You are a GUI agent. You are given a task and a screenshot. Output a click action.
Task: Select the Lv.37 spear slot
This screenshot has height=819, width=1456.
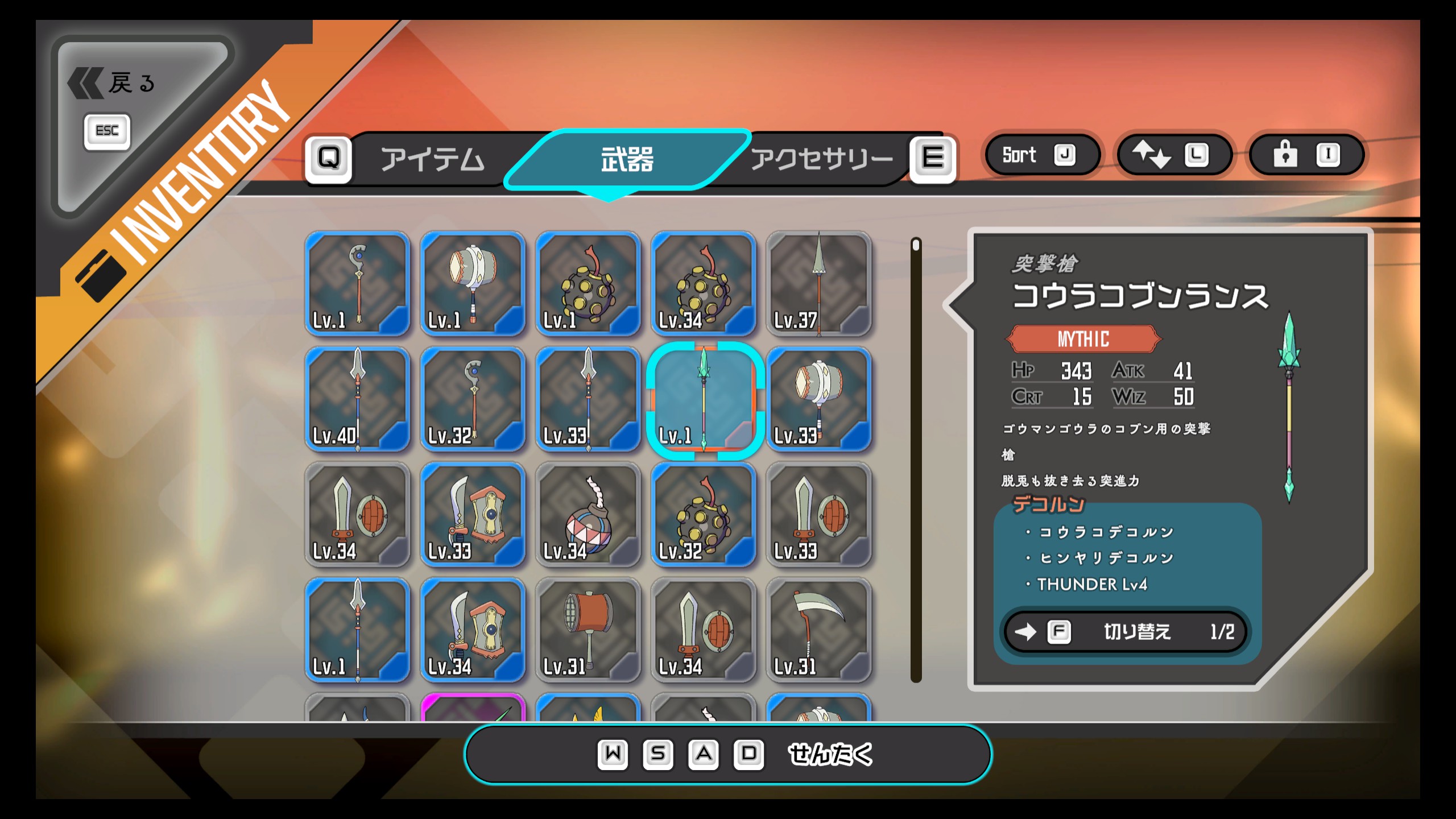coord(818,283)
